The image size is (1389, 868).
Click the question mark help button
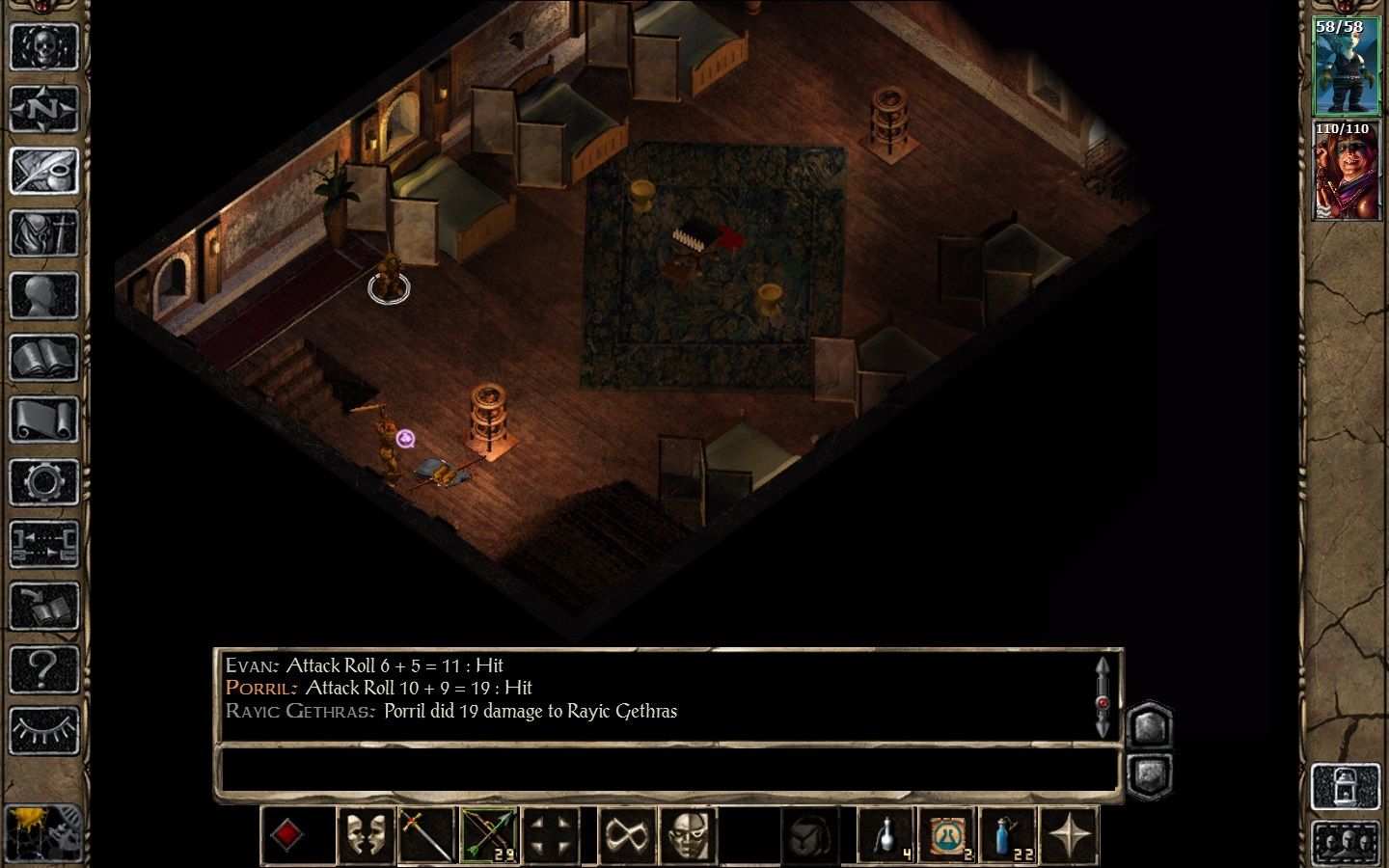pos(43,668)
